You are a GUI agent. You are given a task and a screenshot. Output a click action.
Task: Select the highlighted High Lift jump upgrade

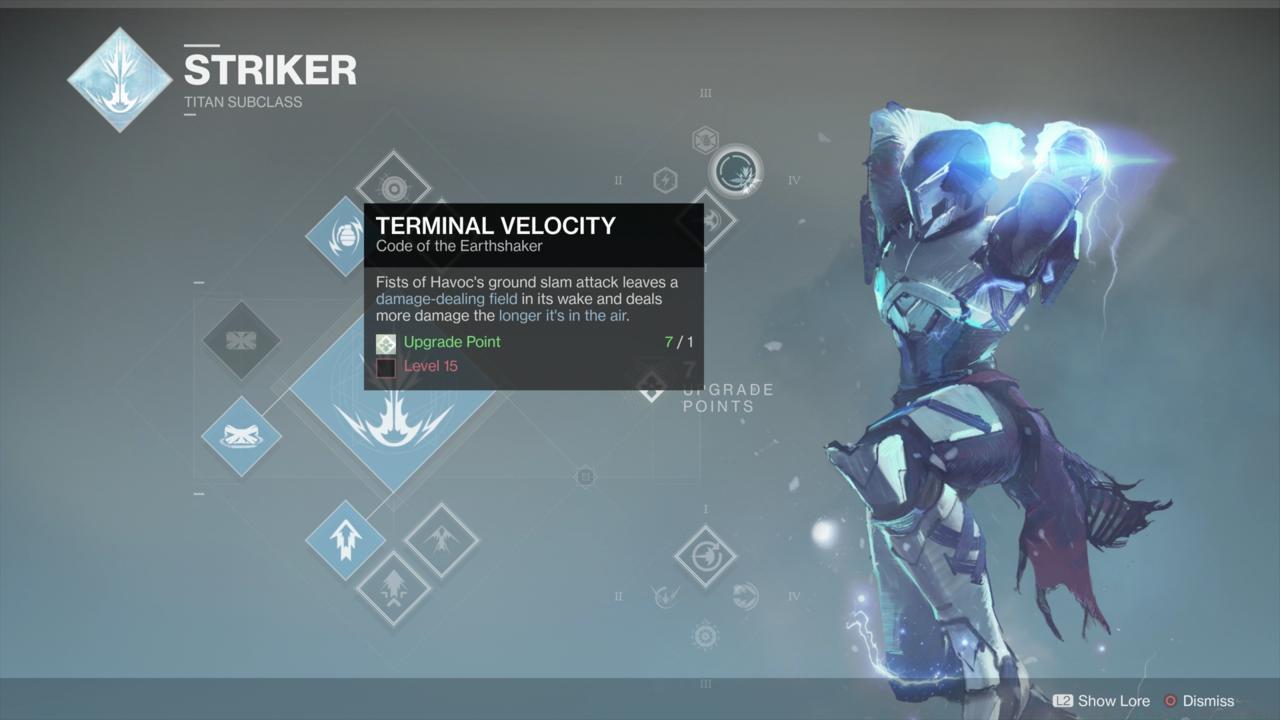[345, 540]
